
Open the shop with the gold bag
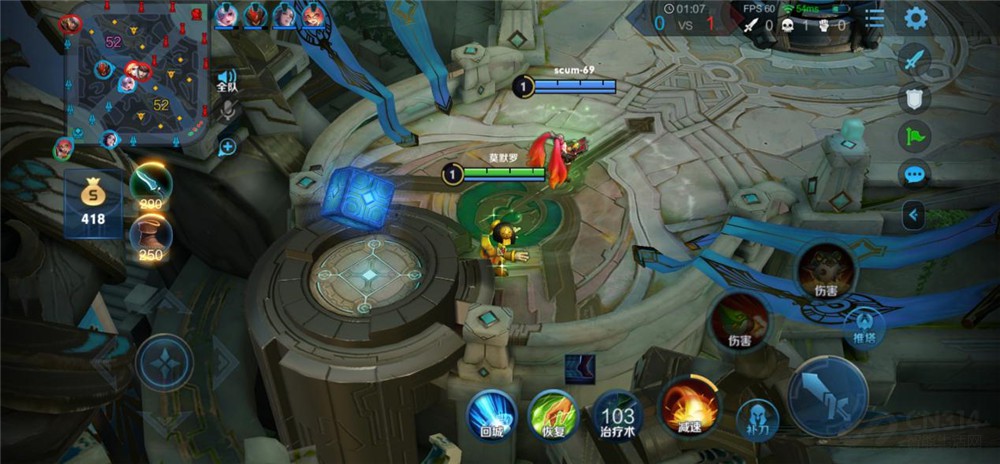(x=93, y=202)
